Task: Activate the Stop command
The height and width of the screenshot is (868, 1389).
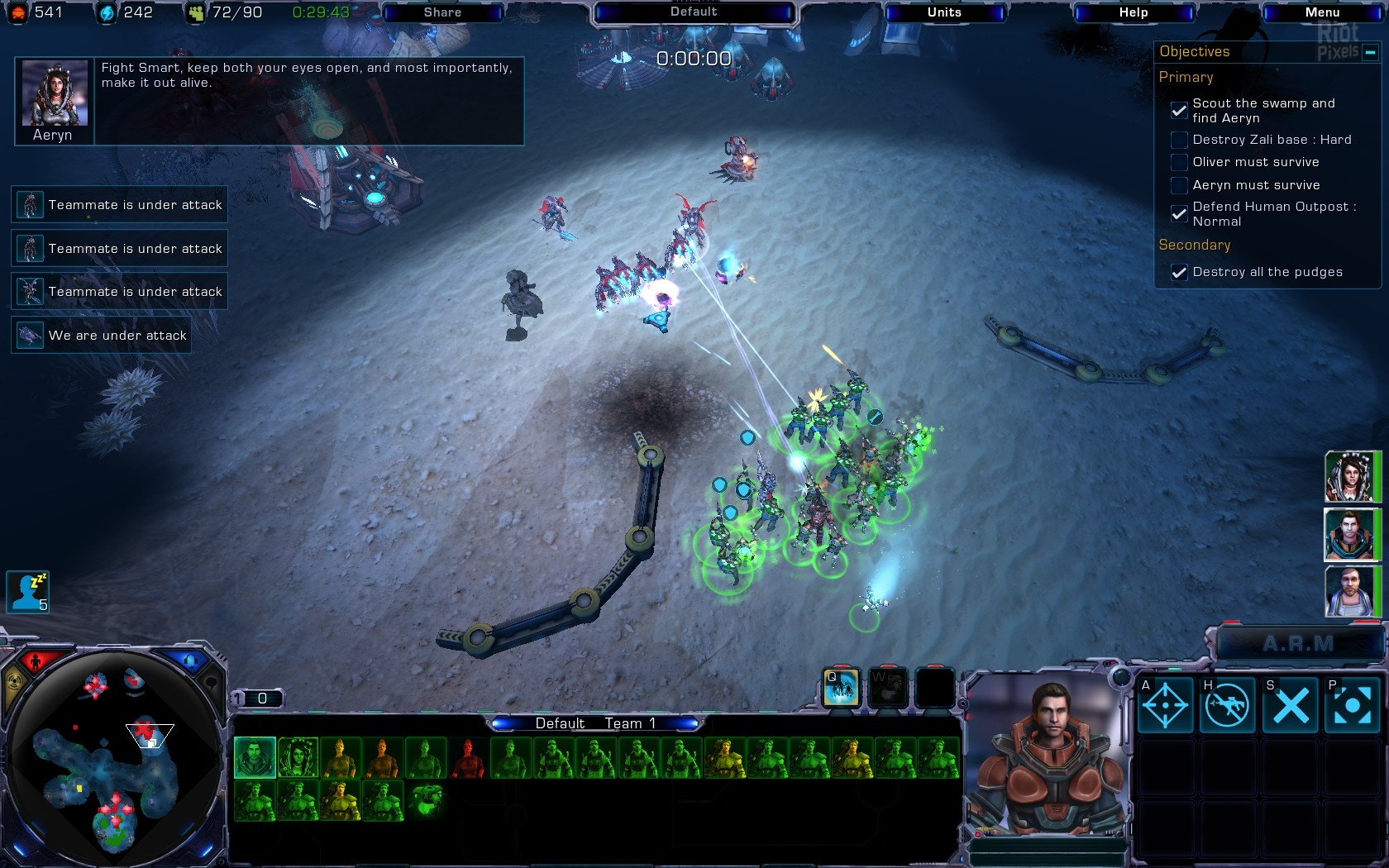Action: pyautogui.click(x=1290, y=706)
